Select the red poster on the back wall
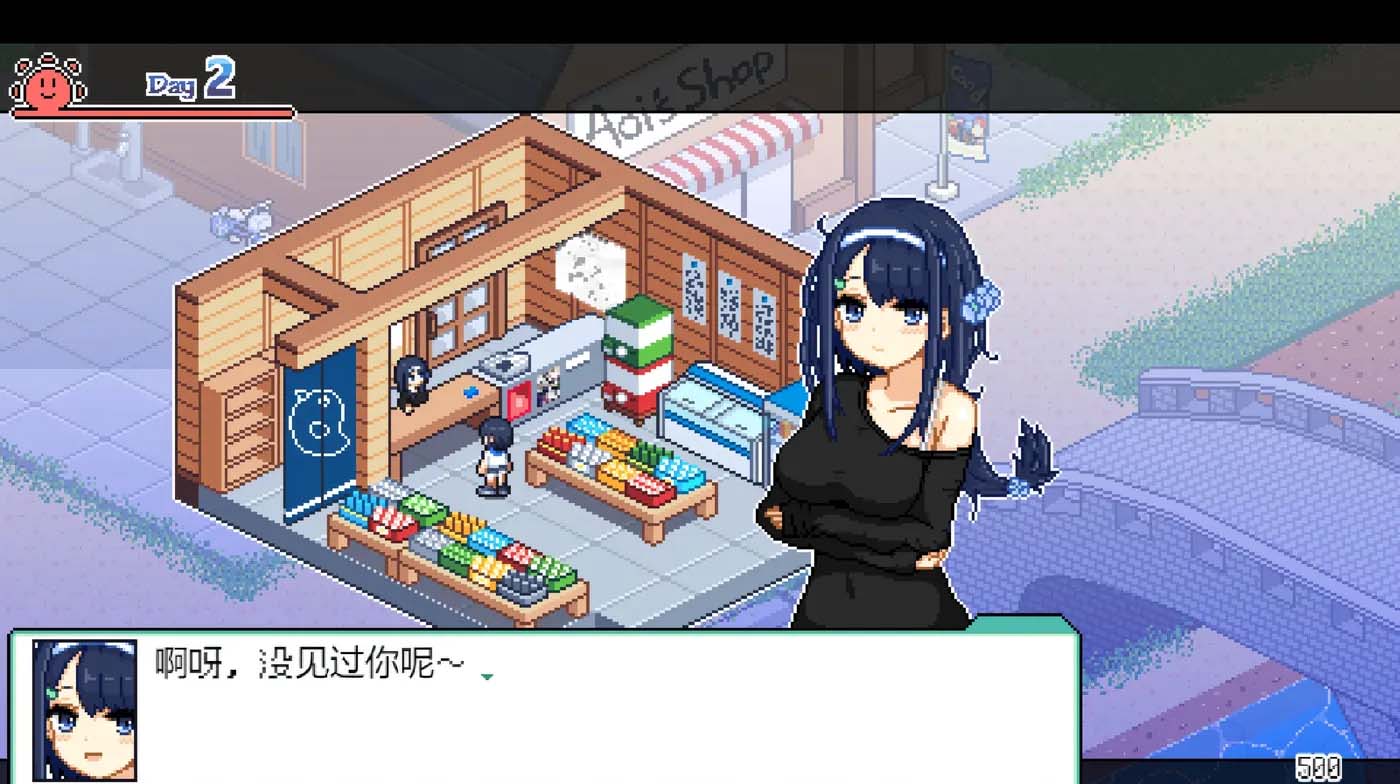Viewport: 1400px width, 784px height. [519, 400]
